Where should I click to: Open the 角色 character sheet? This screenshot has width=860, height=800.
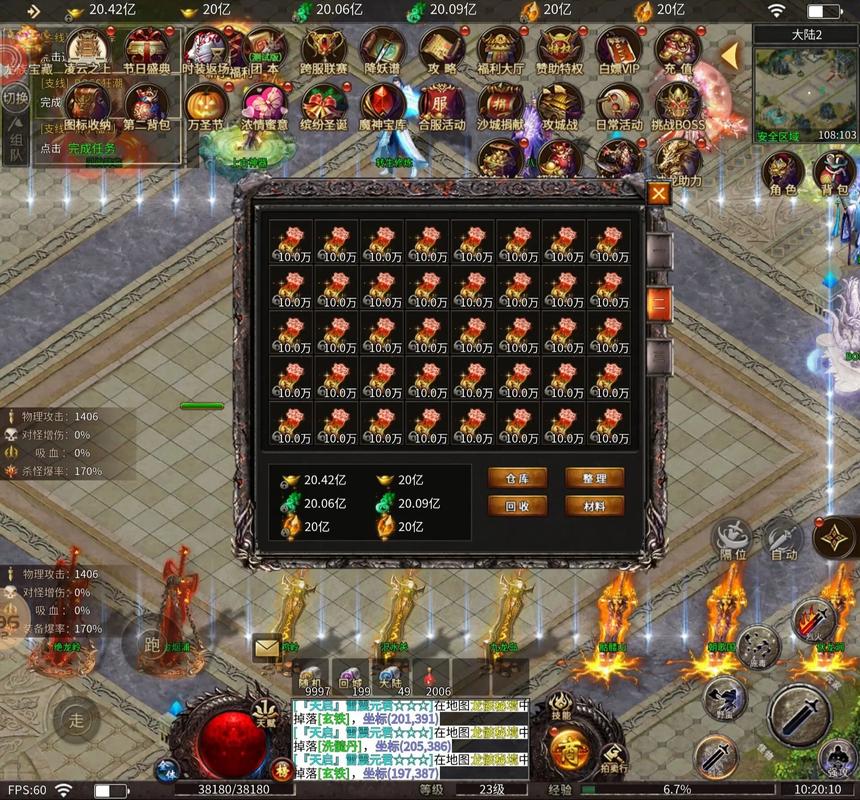click(783, 173)
